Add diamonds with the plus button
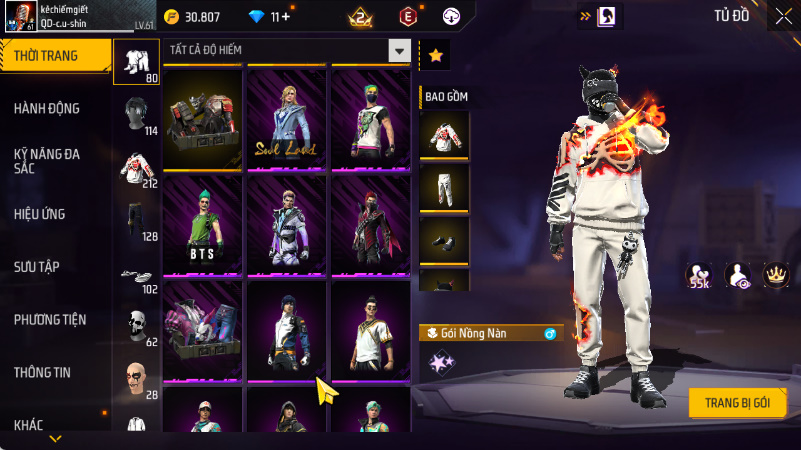This screenshot has height=450, width=801. [285, 17]
